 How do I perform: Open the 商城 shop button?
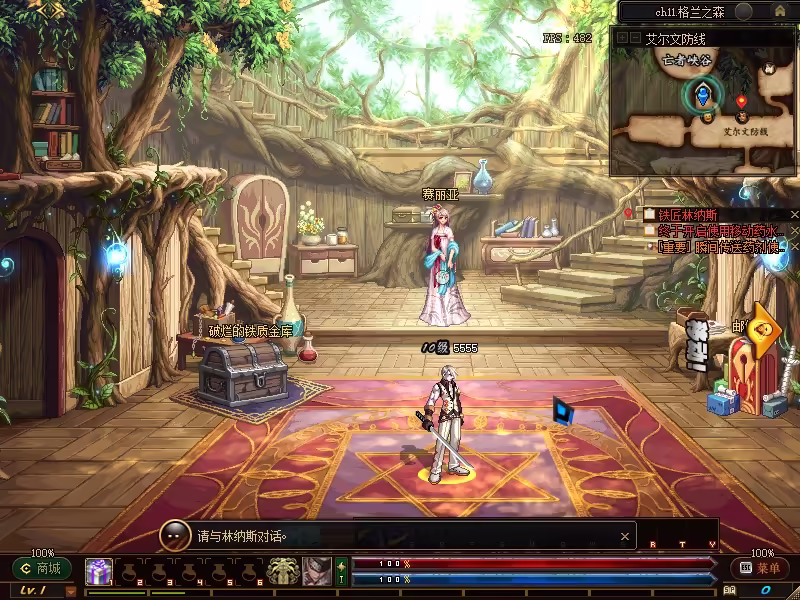pyautogui.click(x=42, y=568)
